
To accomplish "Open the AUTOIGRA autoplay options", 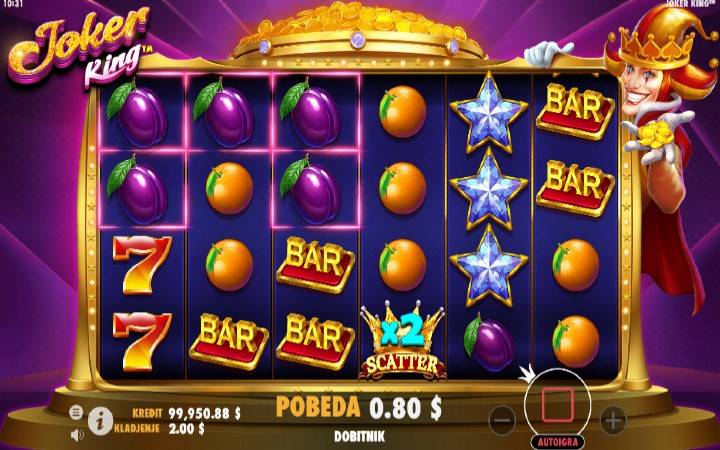I will (558, 439).
